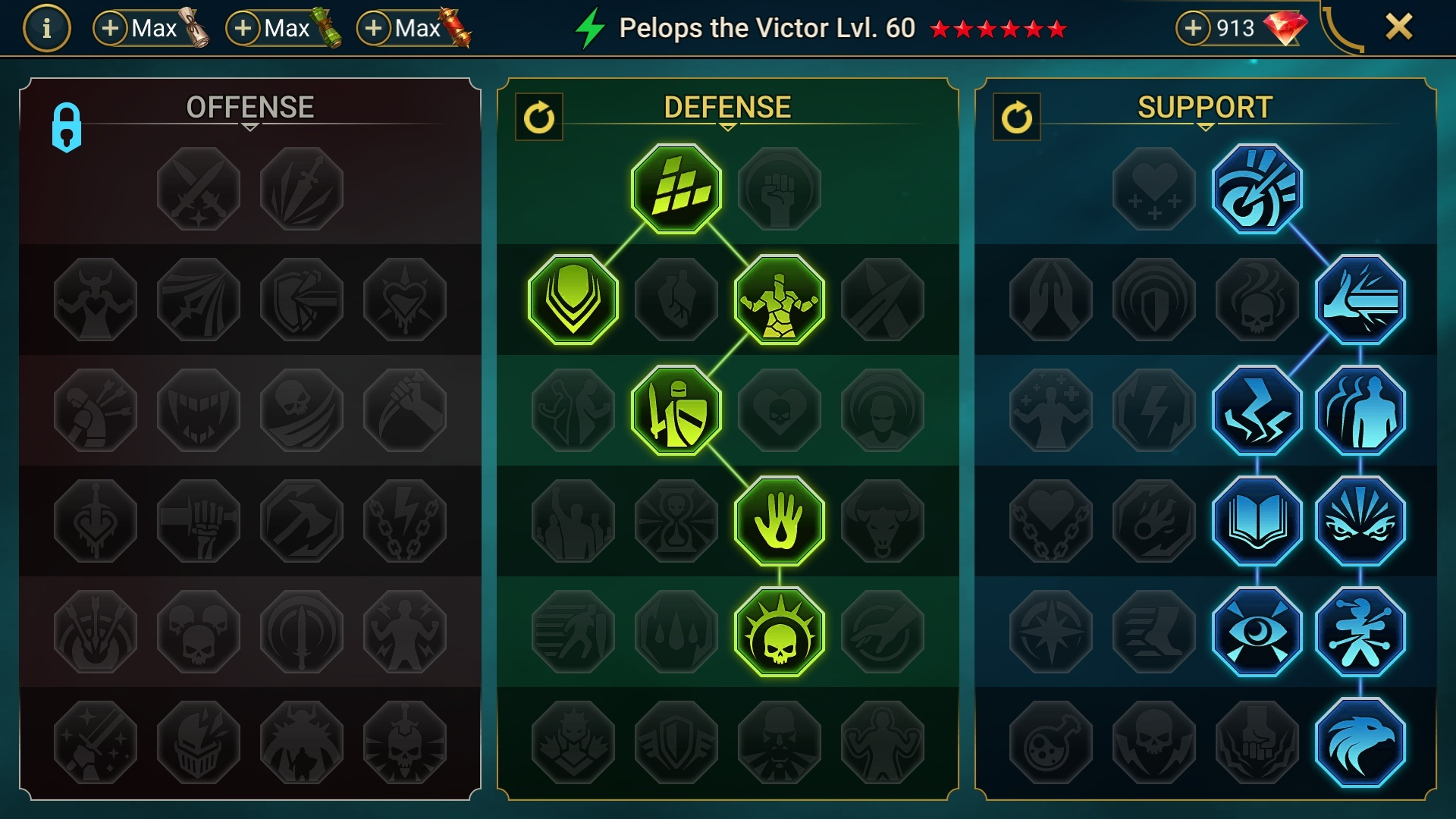Click the Max button next to the scroll icon

point(146,30)
